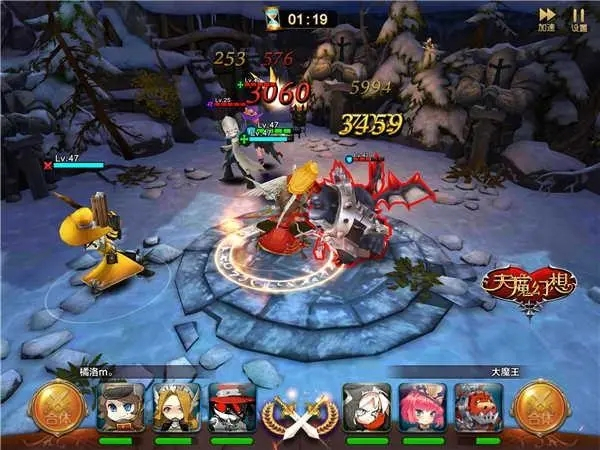Select the red armored monster portrait
Viewport: 600px width, 450px height.
pos(478,407)
